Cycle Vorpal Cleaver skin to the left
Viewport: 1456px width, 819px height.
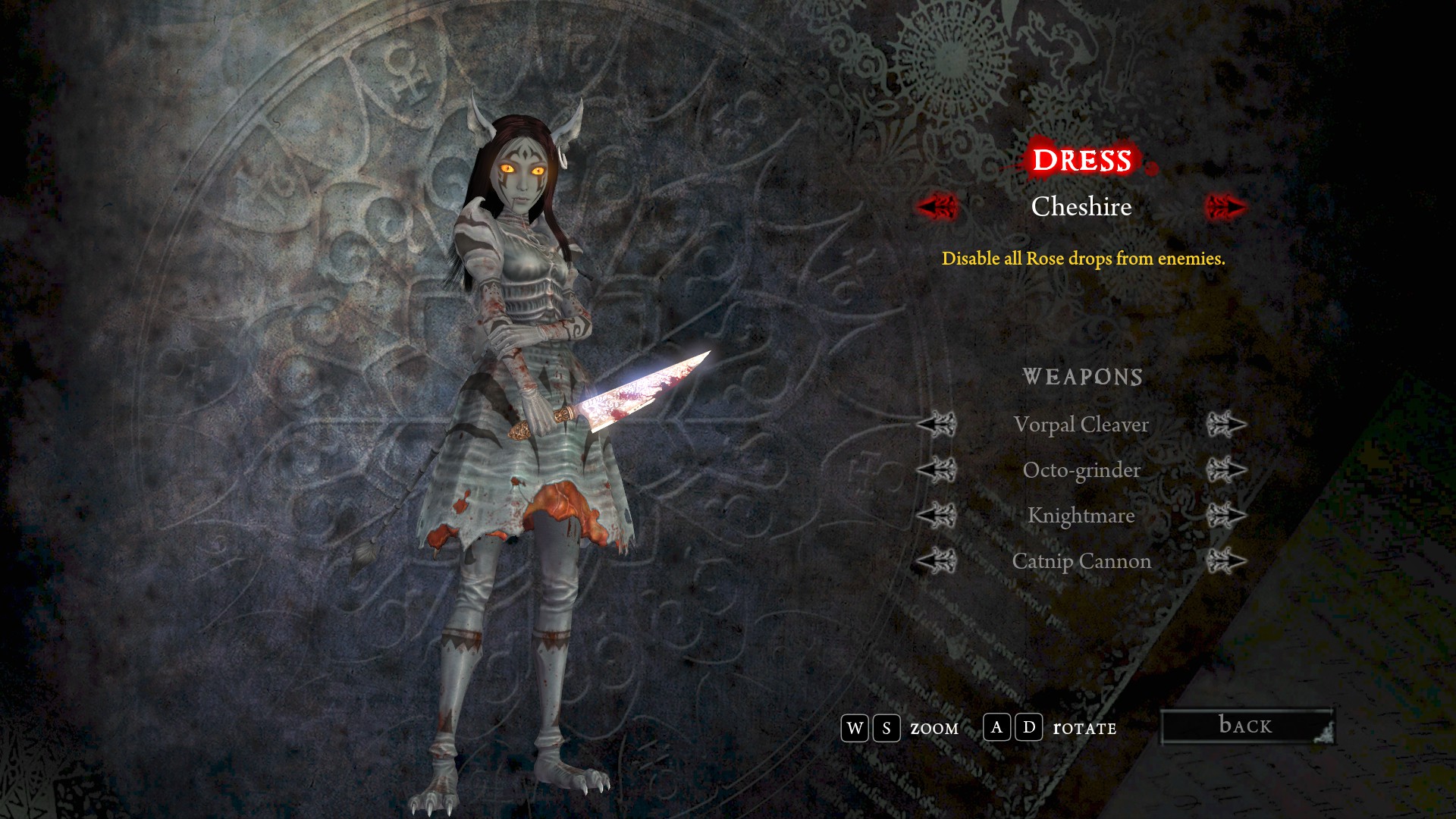[937, 425]
